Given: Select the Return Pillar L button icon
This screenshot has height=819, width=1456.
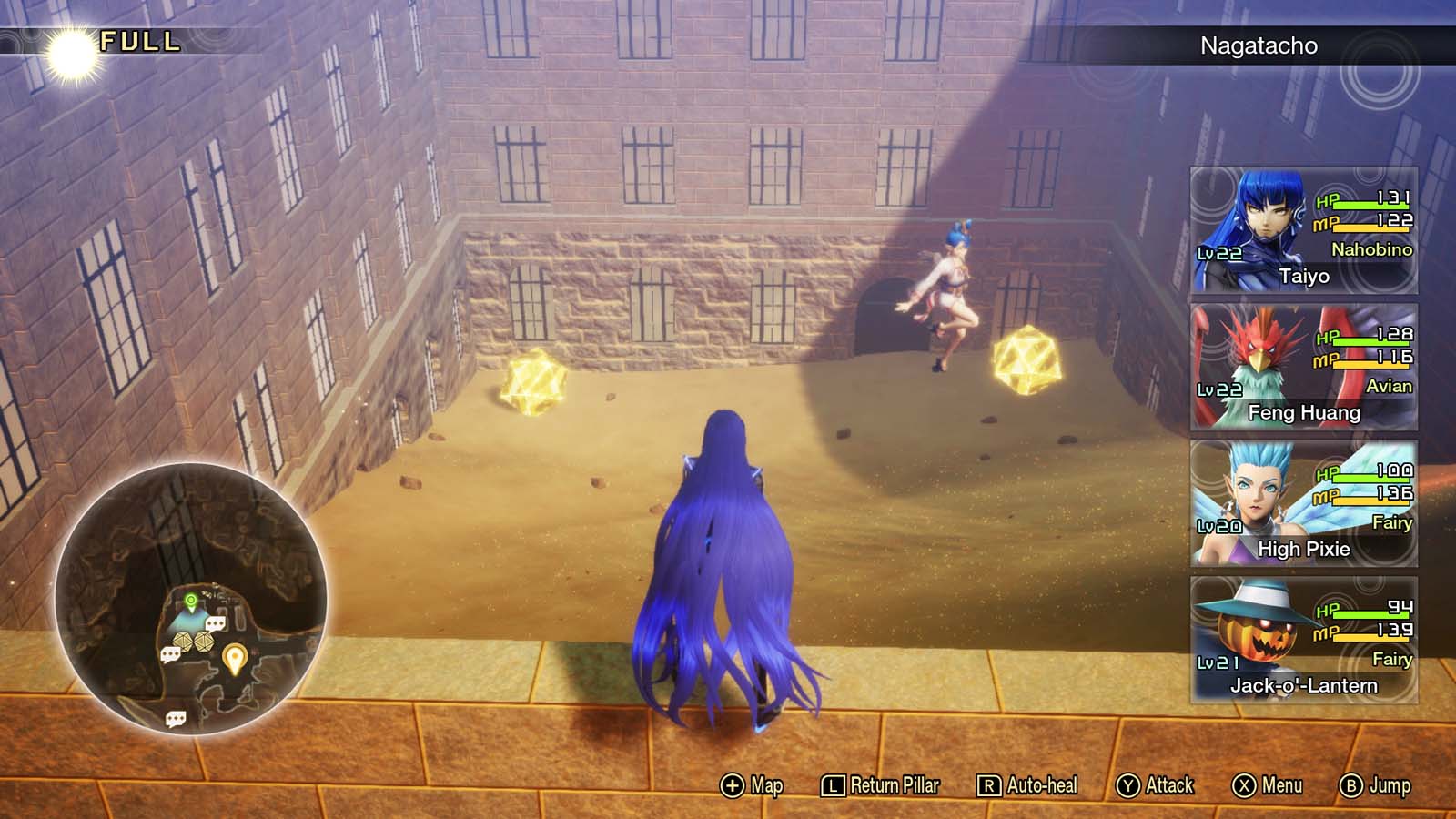Looking at the screenshot, I should click(x=833, y=784).
